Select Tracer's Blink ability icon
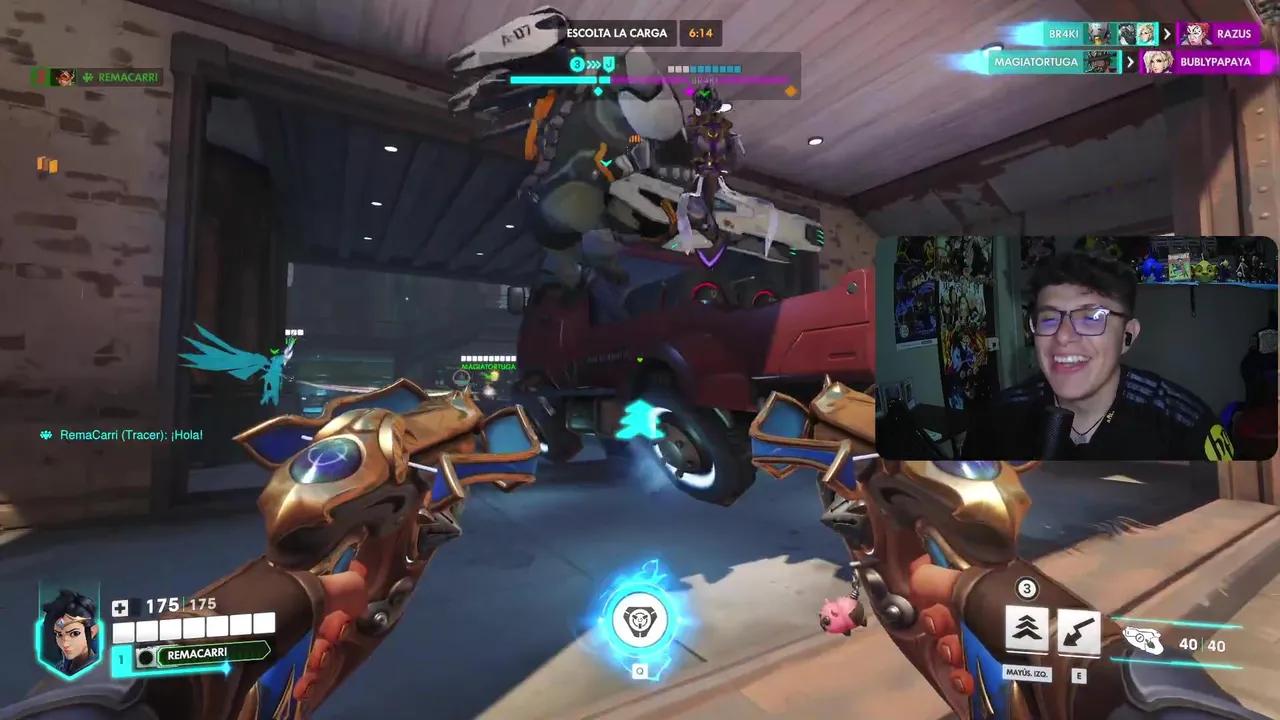The height and width of the screenshot is (720, 1280). 1026,630
